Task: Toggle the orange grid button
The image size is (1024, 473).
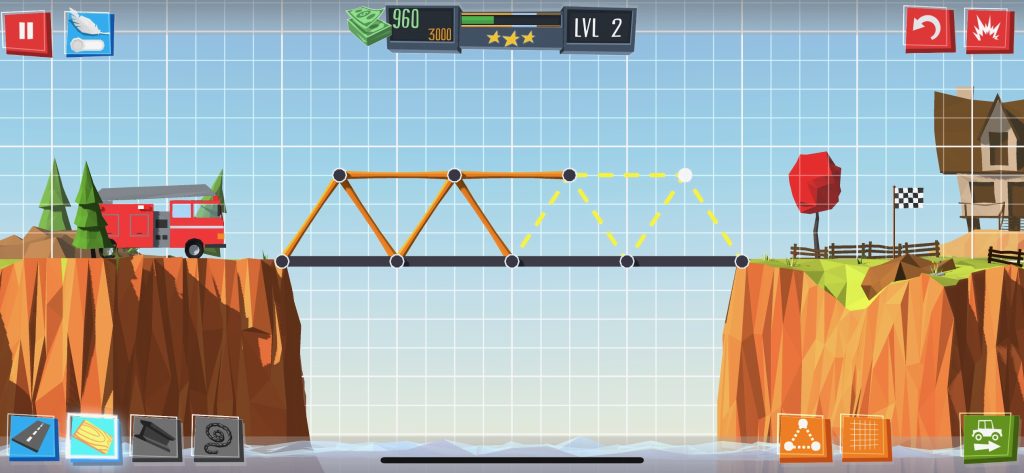Action: pos(864,437)
